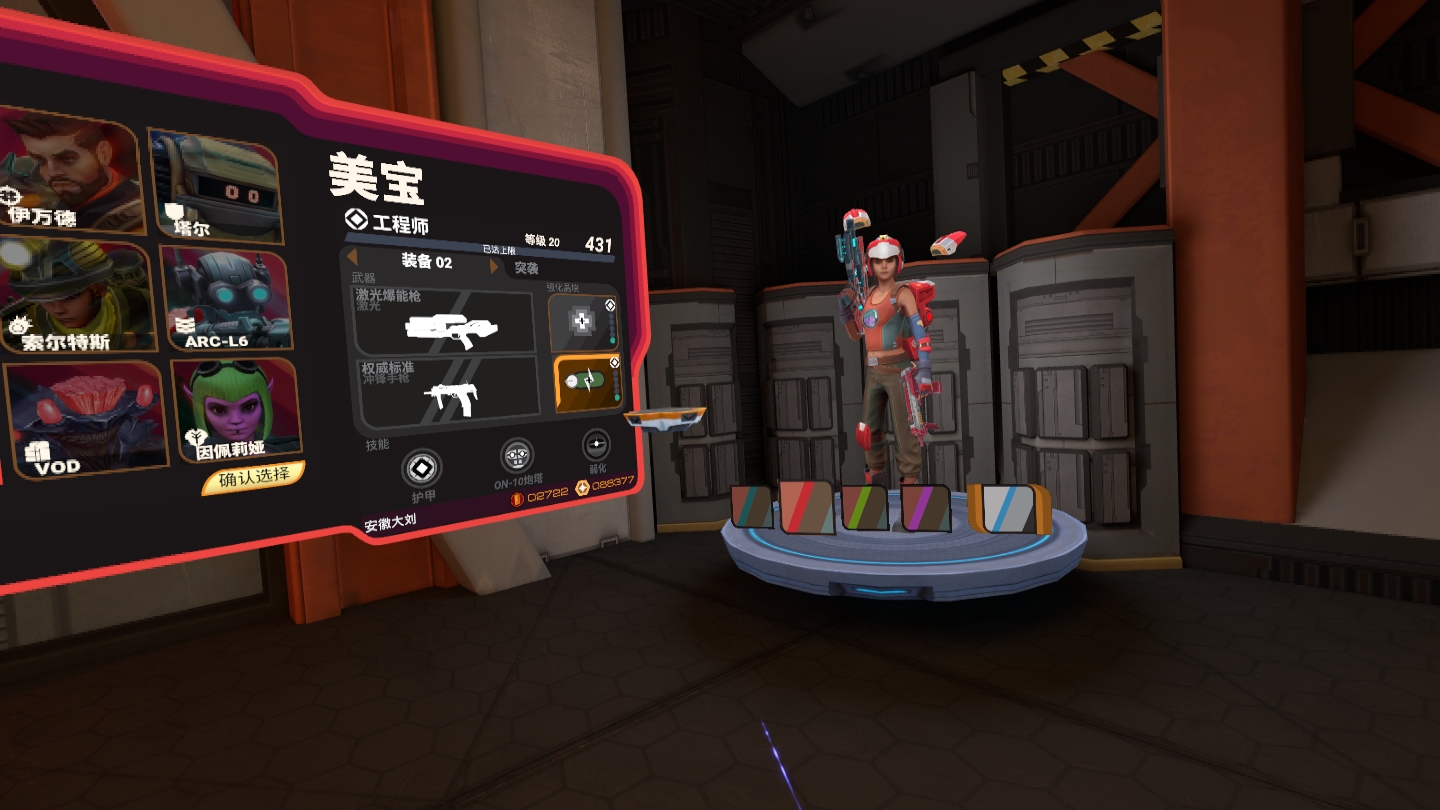Apply the red-striped skin swatch
The width and height of the screenshot is (1440, 810).
click(806, 507)
